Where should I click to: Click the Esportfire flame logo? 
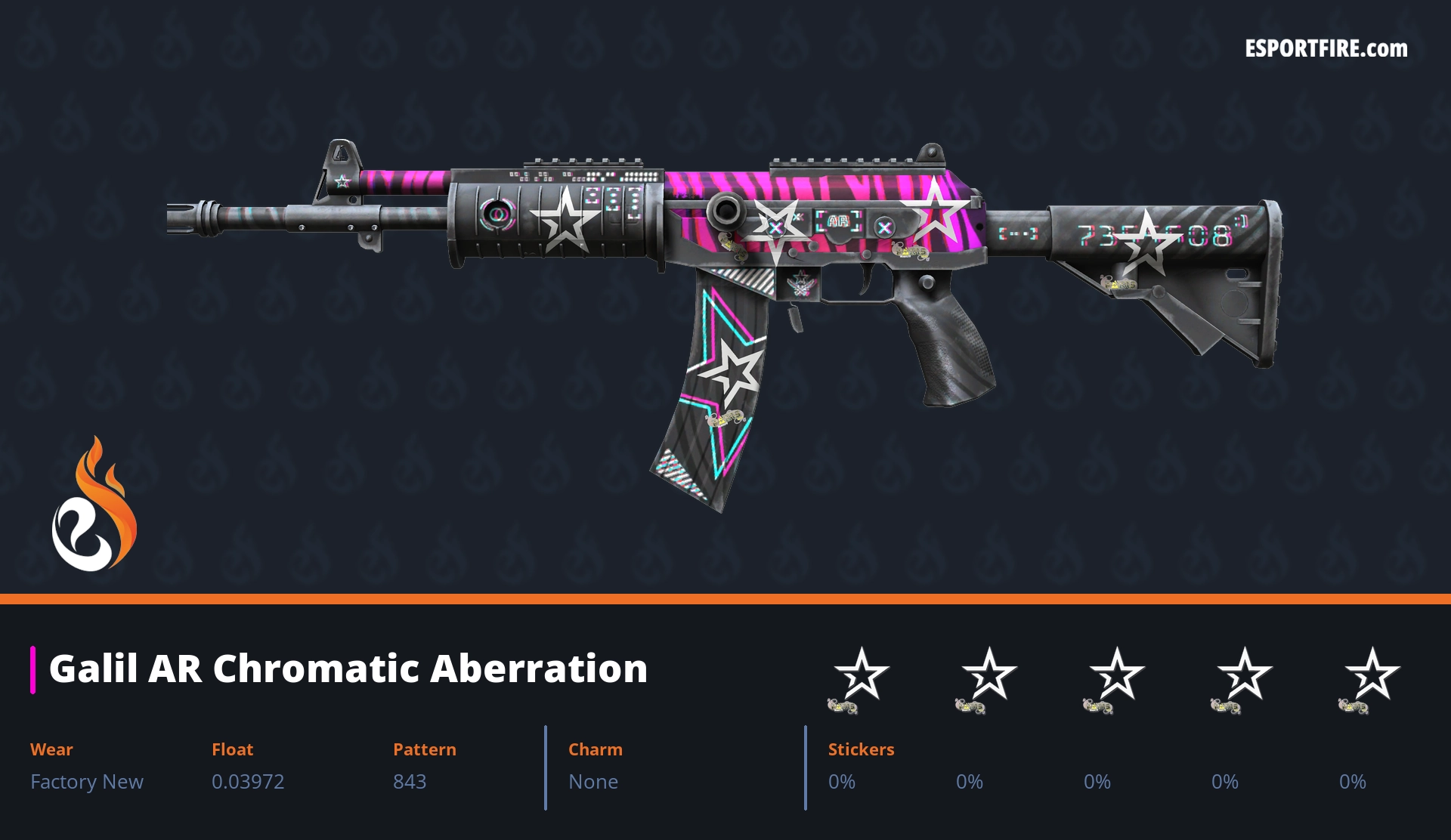[94, 505]
